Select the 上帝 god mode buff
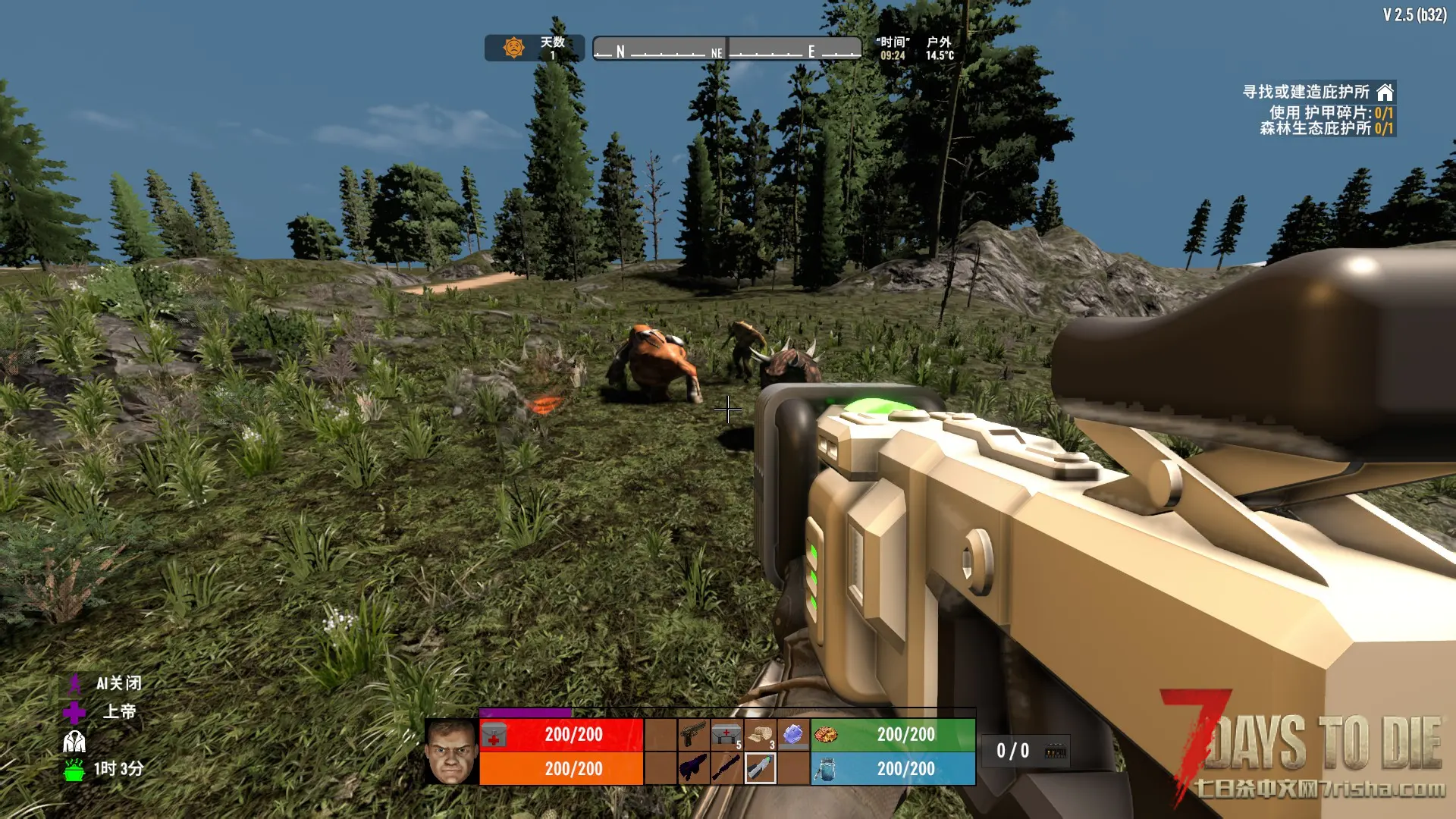Viewport: 1456px width, 819px height. 74,712
